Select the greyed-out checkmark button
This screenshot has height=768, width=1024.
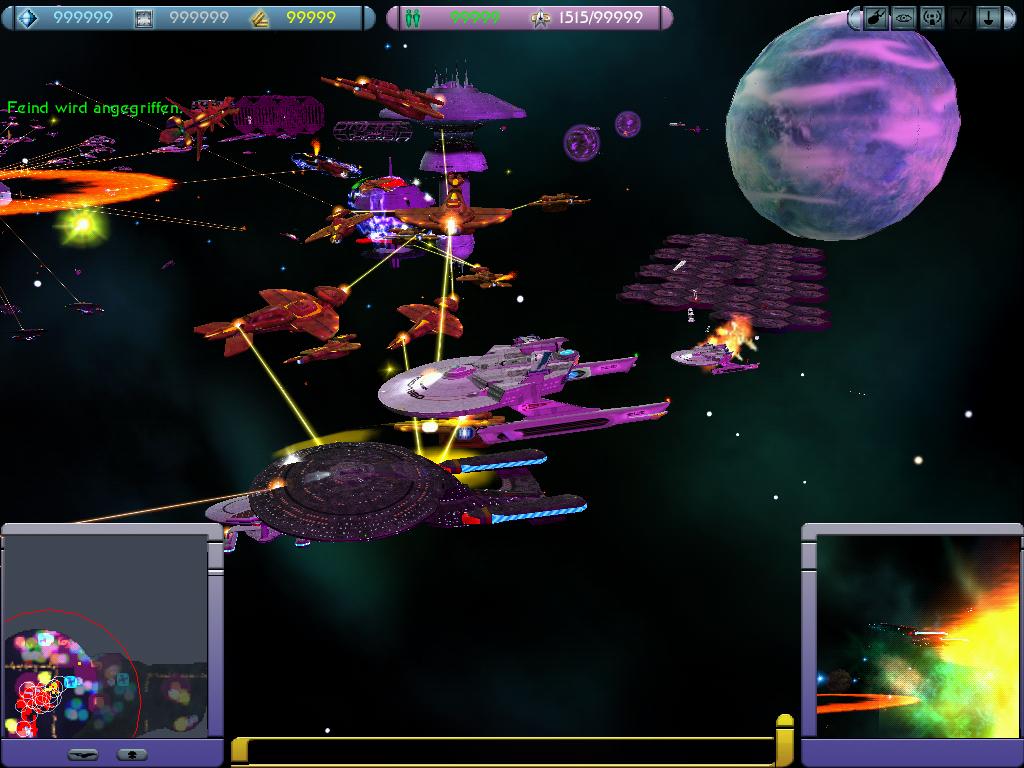pos(959,18)
